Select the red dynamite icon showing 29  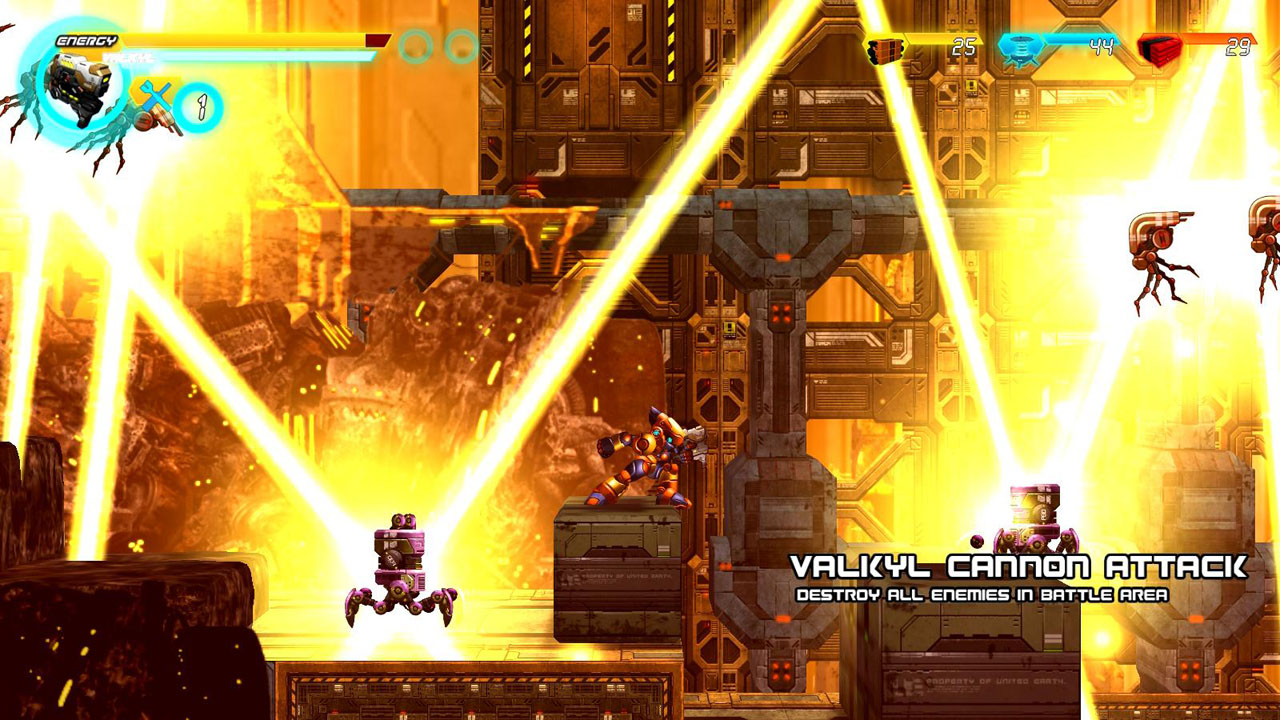1159,48
